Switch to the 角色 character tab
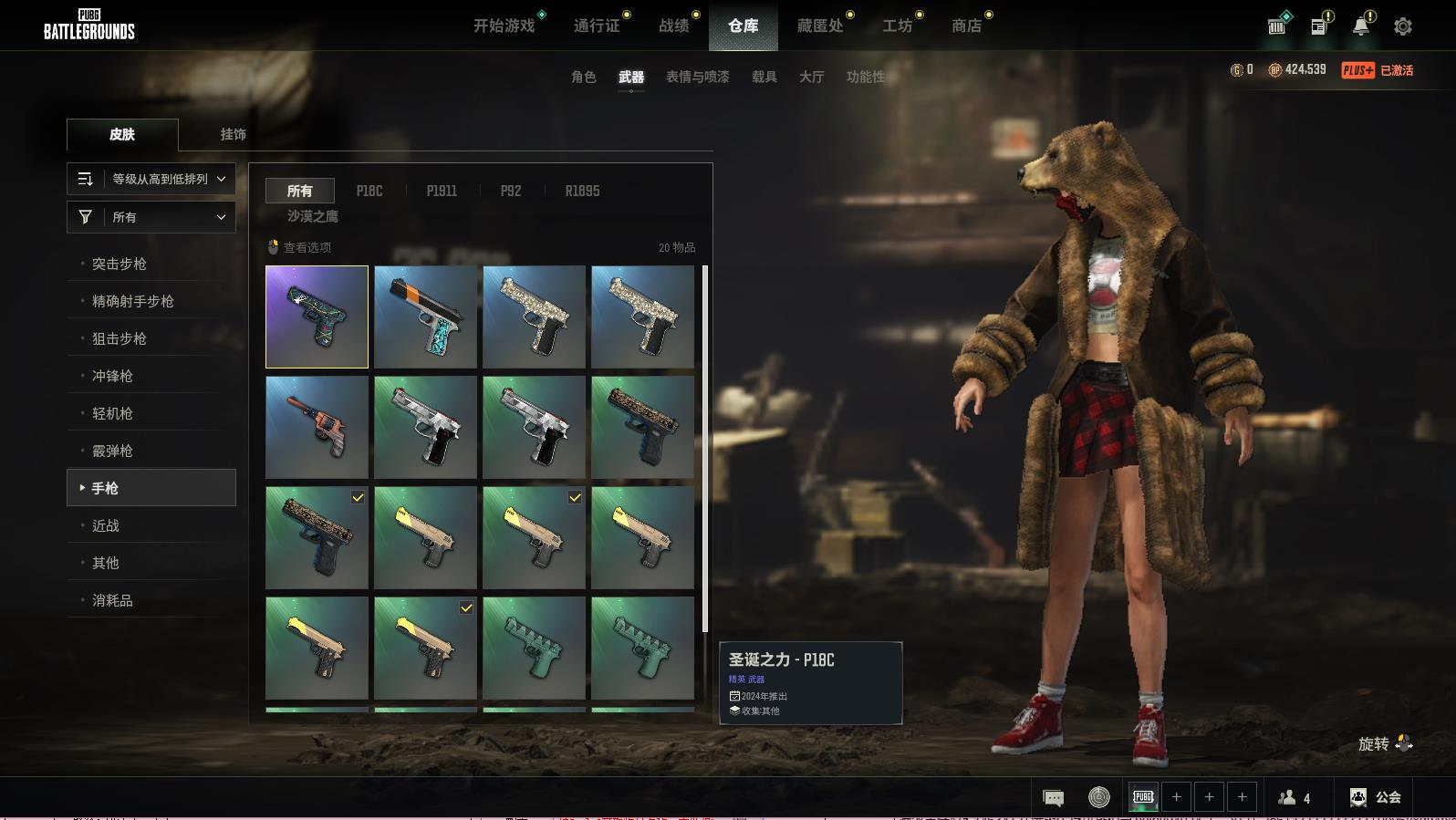This screenshot has width=1456, height=820. pyautogui.click(x=584, y=77)
